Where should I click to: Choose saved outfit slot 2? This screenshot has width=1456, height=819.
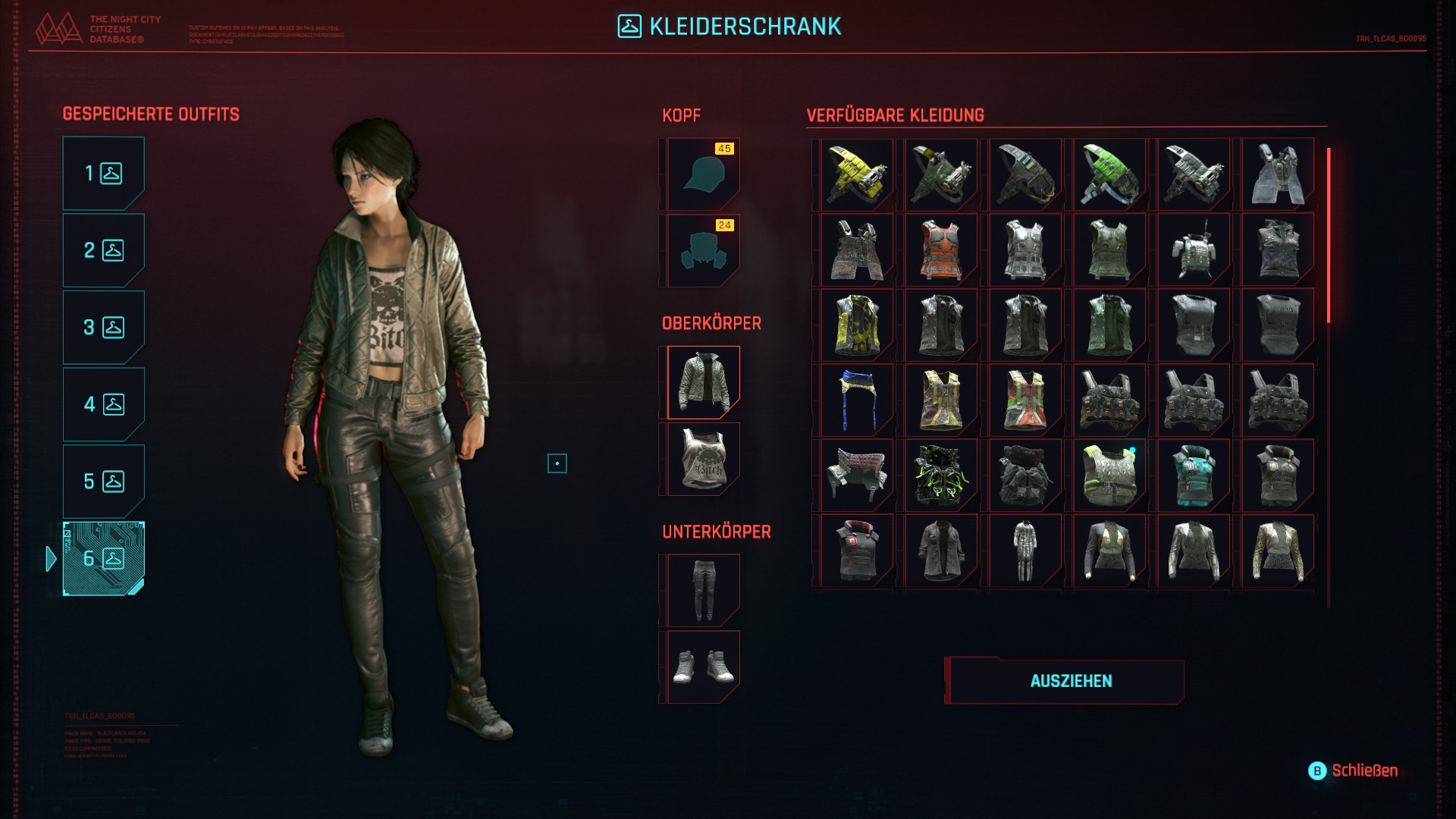(103, 250)
